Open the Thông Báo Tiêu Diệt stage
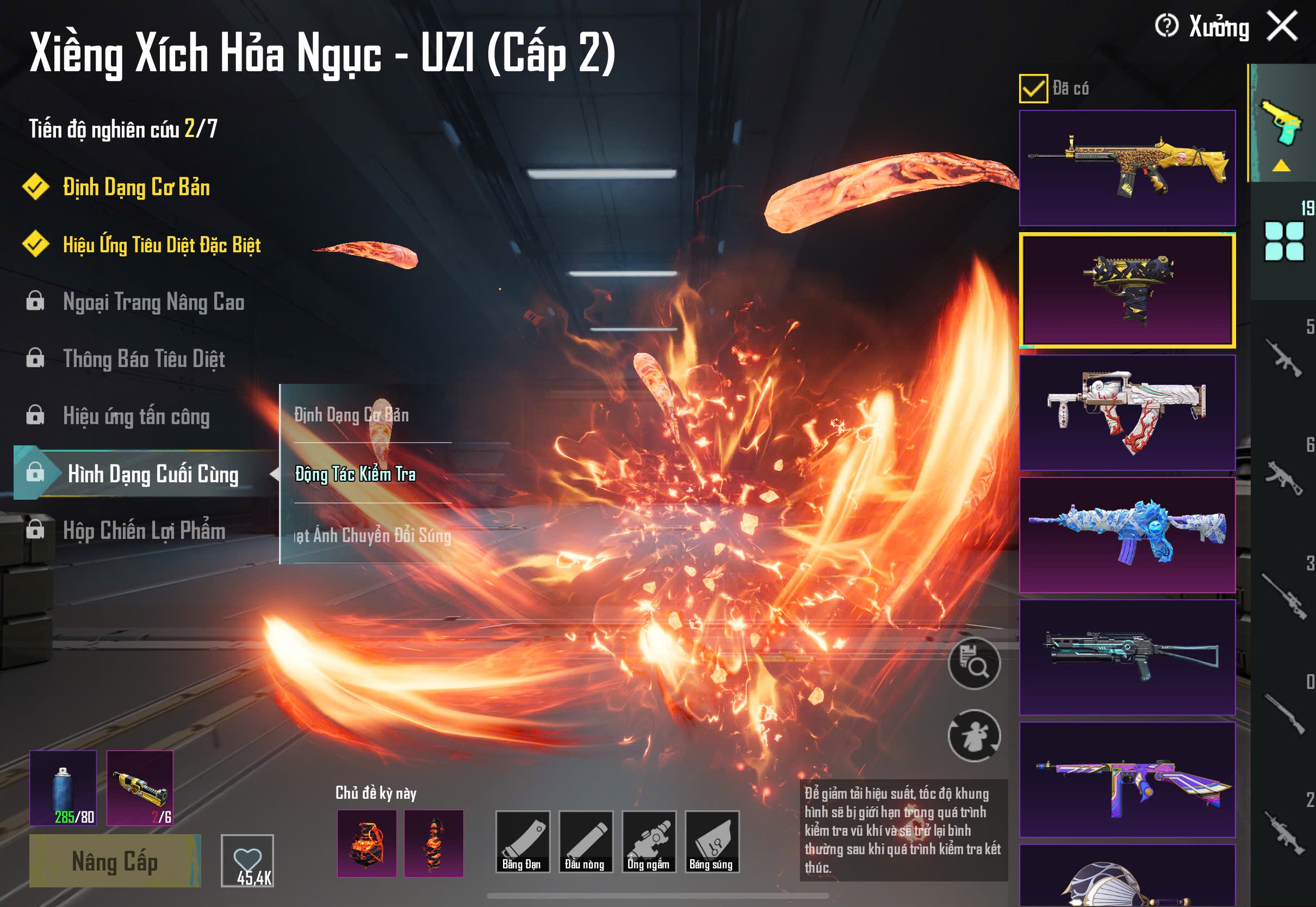1316x907 pixels. point(144,359)
